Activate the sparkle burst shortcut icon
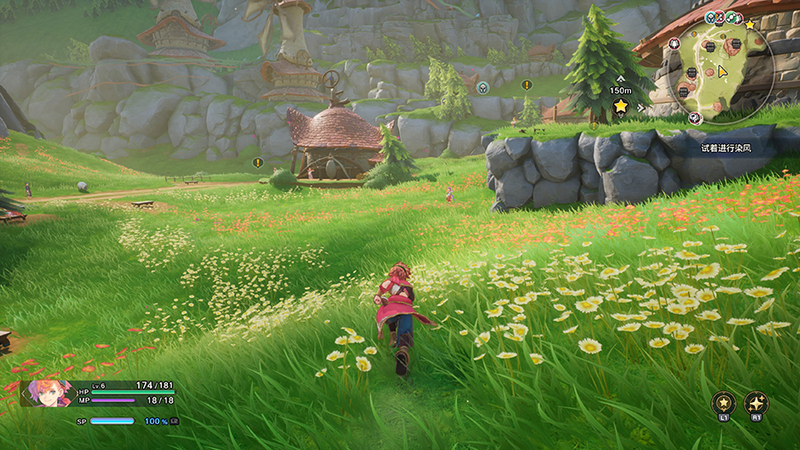This screenshot has width=800, height=450. [757, 402]
